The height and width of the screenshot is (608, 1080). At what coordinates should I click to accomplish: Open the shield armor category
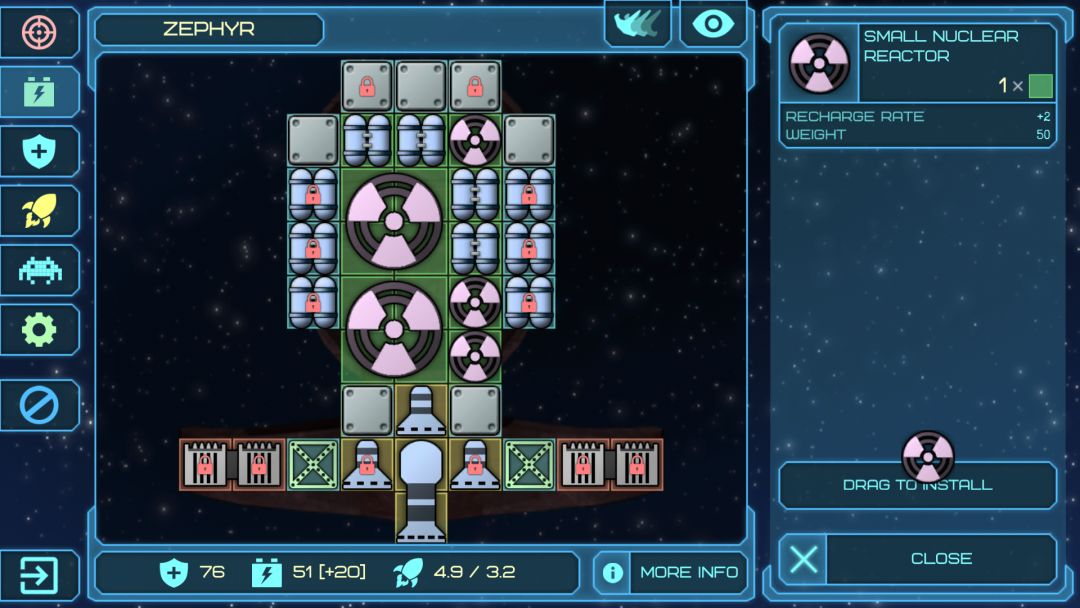click(x=40, y=151)
